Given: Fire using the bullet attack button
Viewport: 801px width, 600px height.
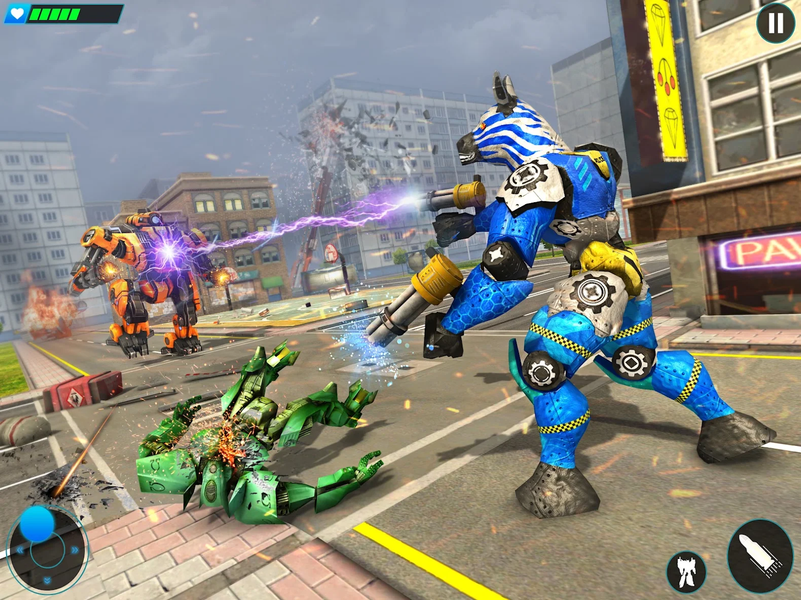Looking at the screenshot, I should tap(760, 556).
